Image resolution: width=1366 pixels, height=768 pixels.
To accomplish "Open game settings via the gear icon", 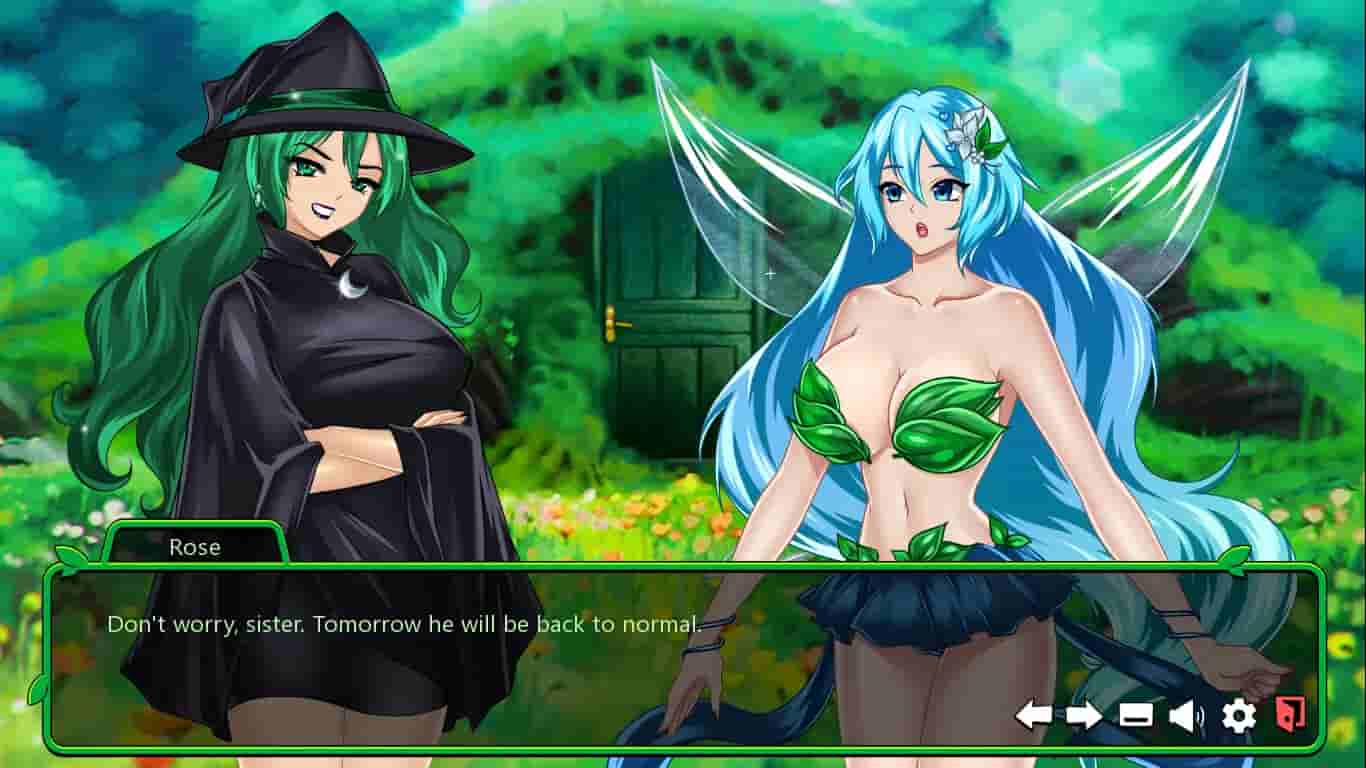I will point(1240,715).
